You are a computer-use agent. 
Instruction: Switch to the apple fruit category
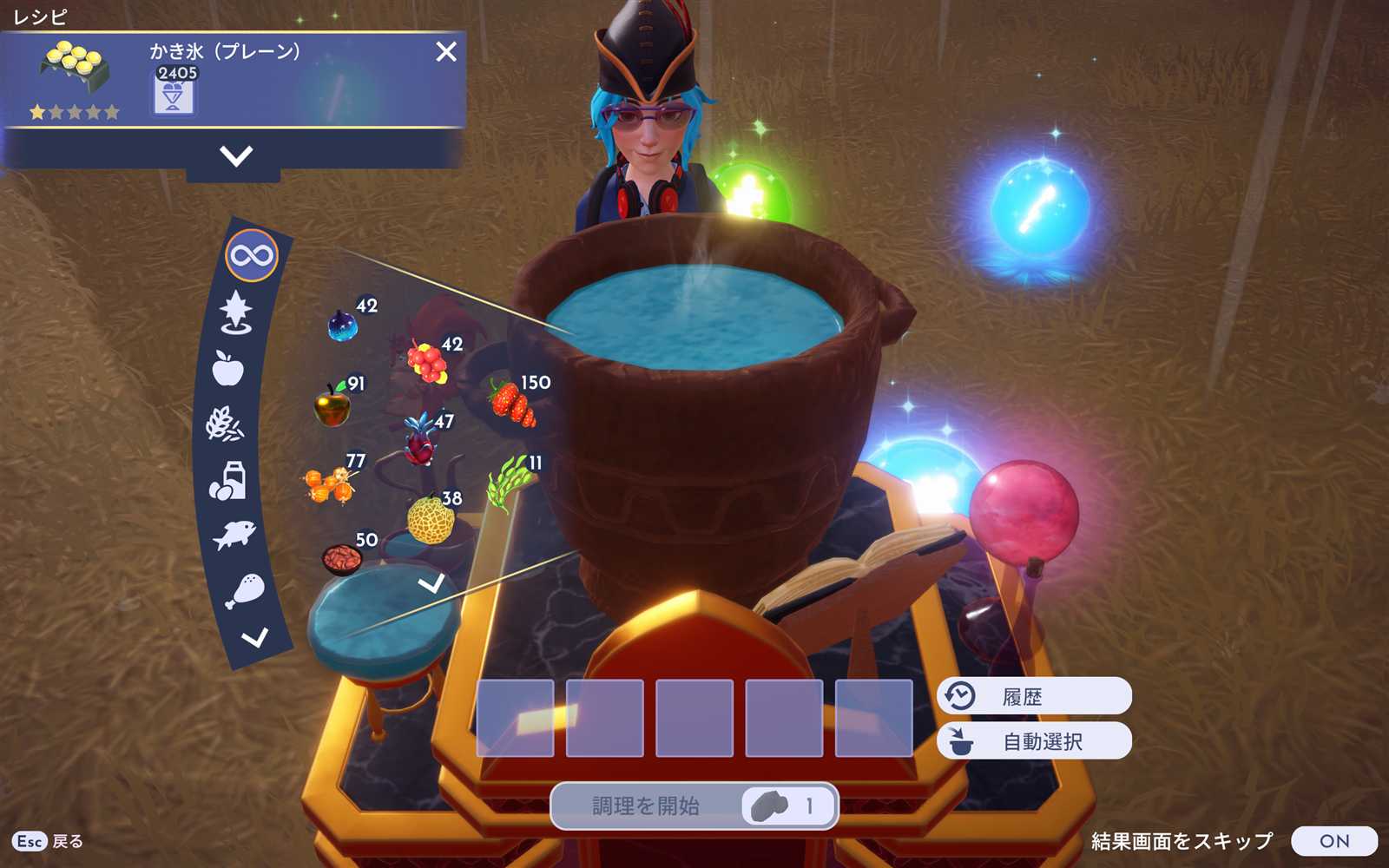(228, 368)
